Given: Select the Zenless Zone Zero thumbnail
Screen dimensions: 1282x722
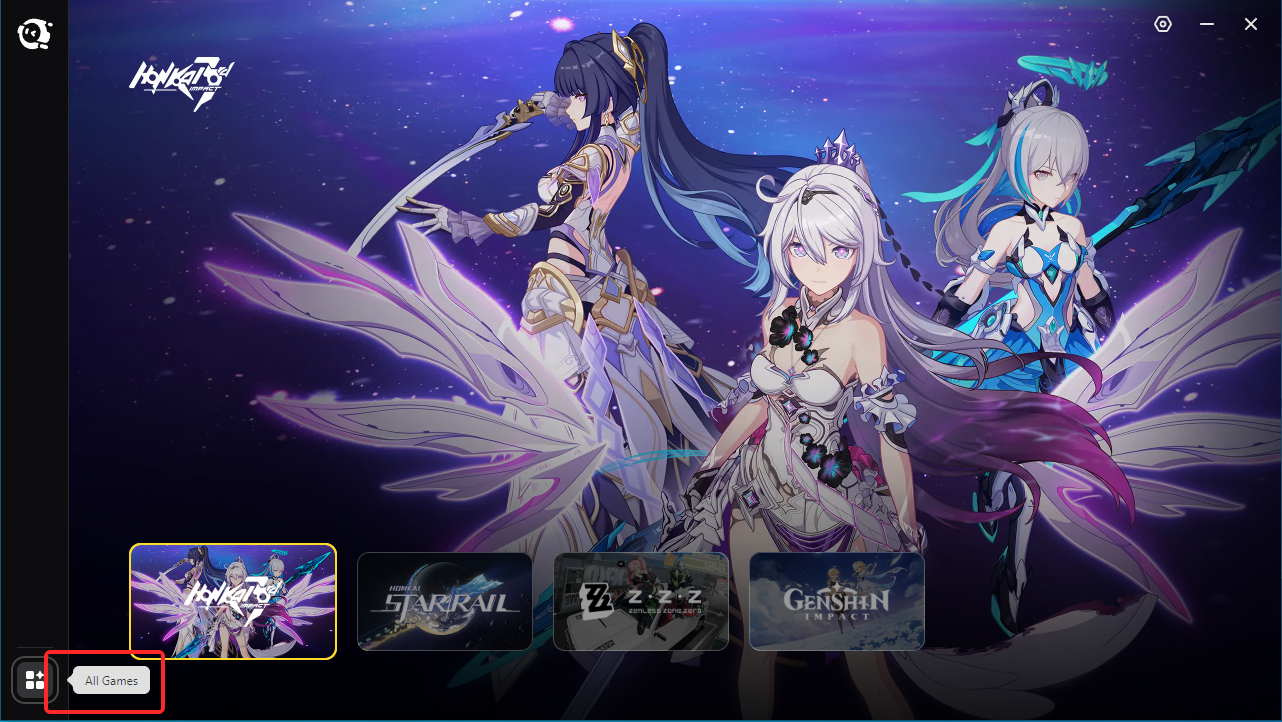Looking at the screenshot, I should (640, 601).
